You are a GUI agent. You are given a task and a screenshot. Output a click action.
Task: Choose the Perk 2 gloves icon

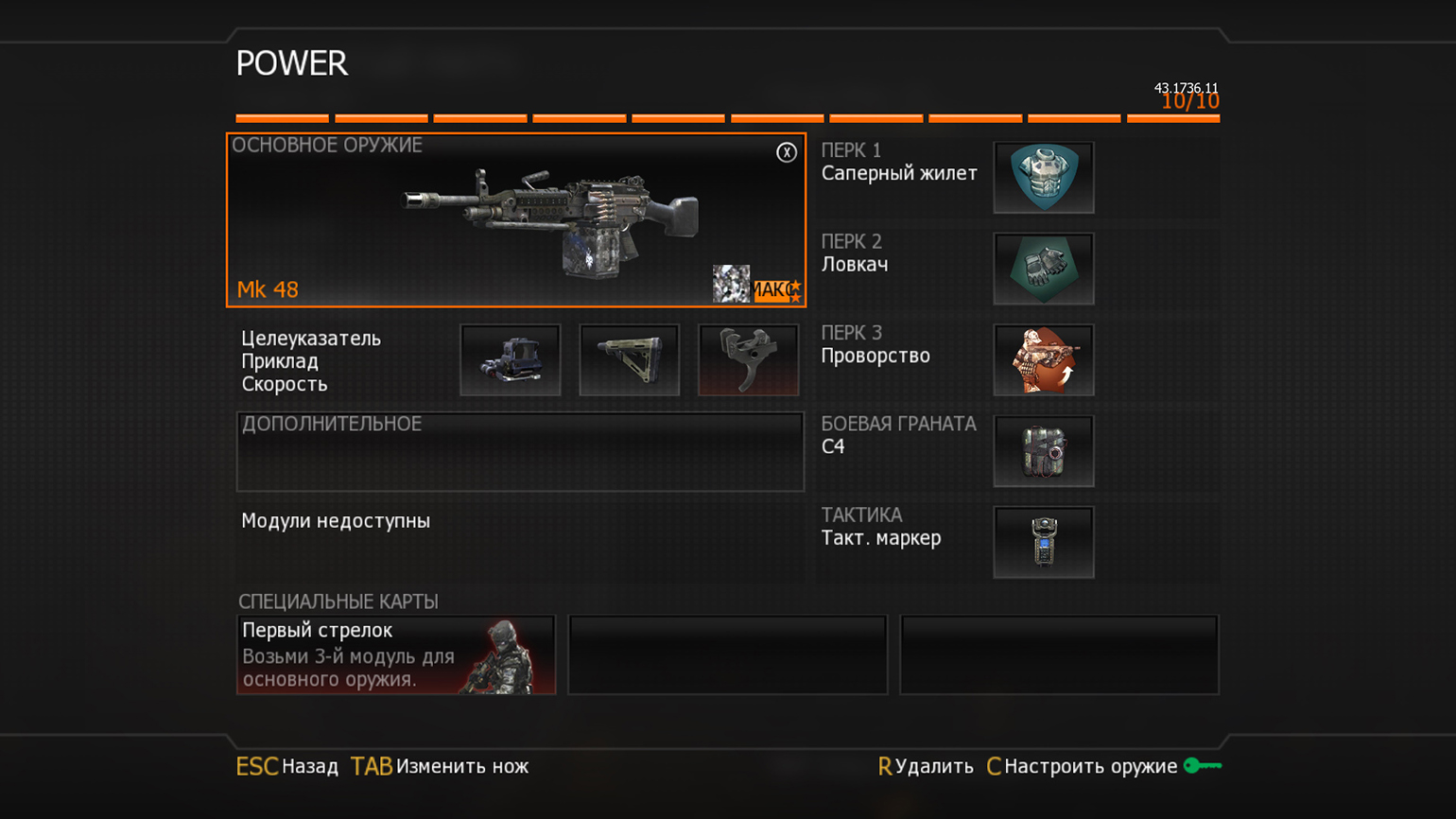point(1043,269)
